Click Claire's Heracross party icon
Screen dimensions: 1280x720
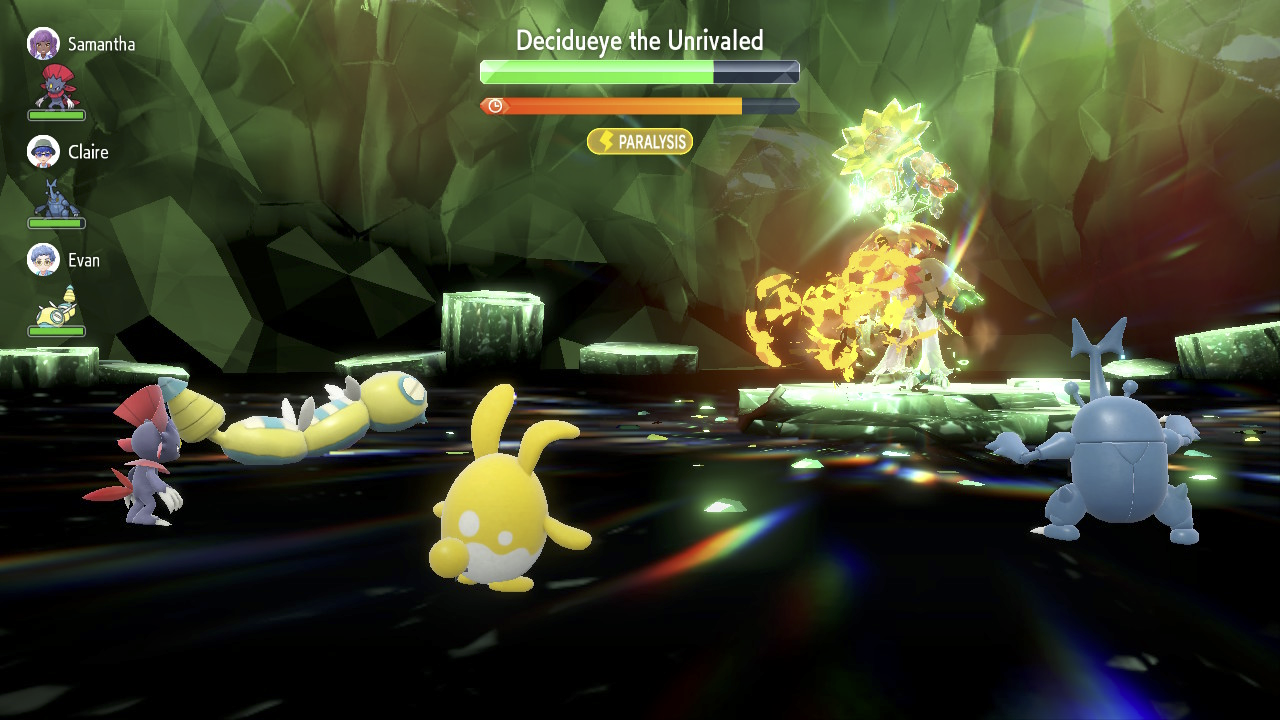point(56,197)
